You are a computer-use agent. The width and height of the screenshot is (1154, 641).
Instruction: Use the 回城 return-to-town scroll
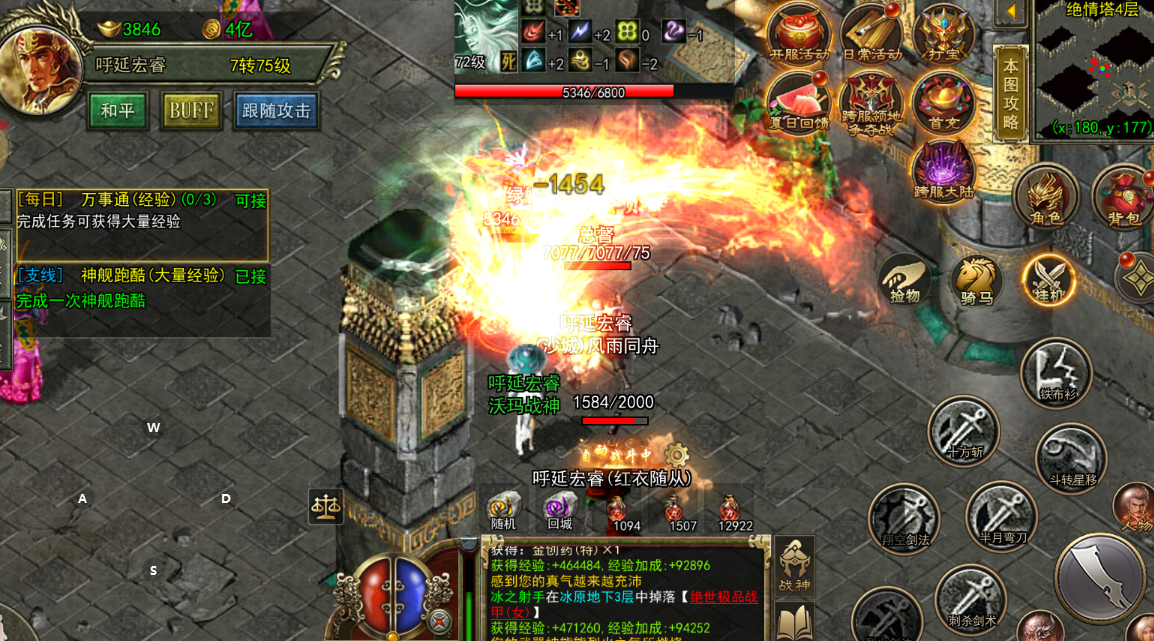click(x=559, y=508)
